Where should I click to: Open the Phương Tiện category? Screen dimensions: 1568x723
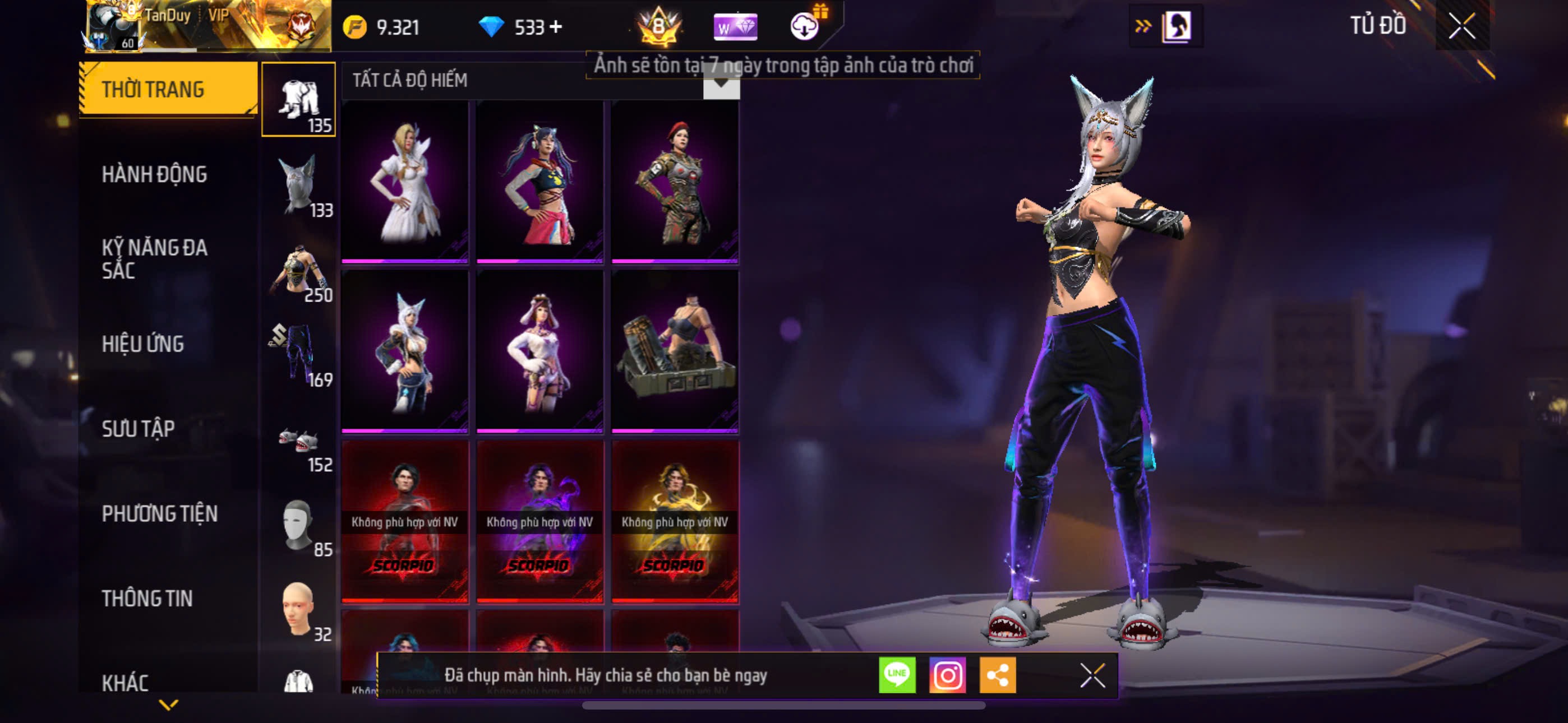point(159,513)
